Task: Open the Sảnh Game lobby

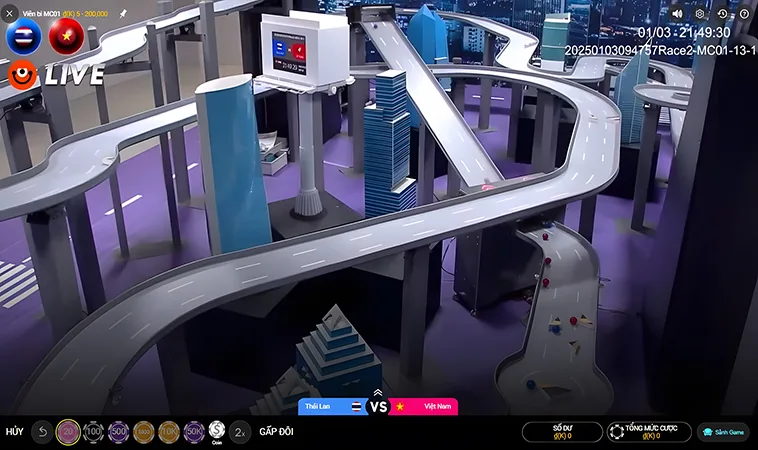Action: pos(723,432)
